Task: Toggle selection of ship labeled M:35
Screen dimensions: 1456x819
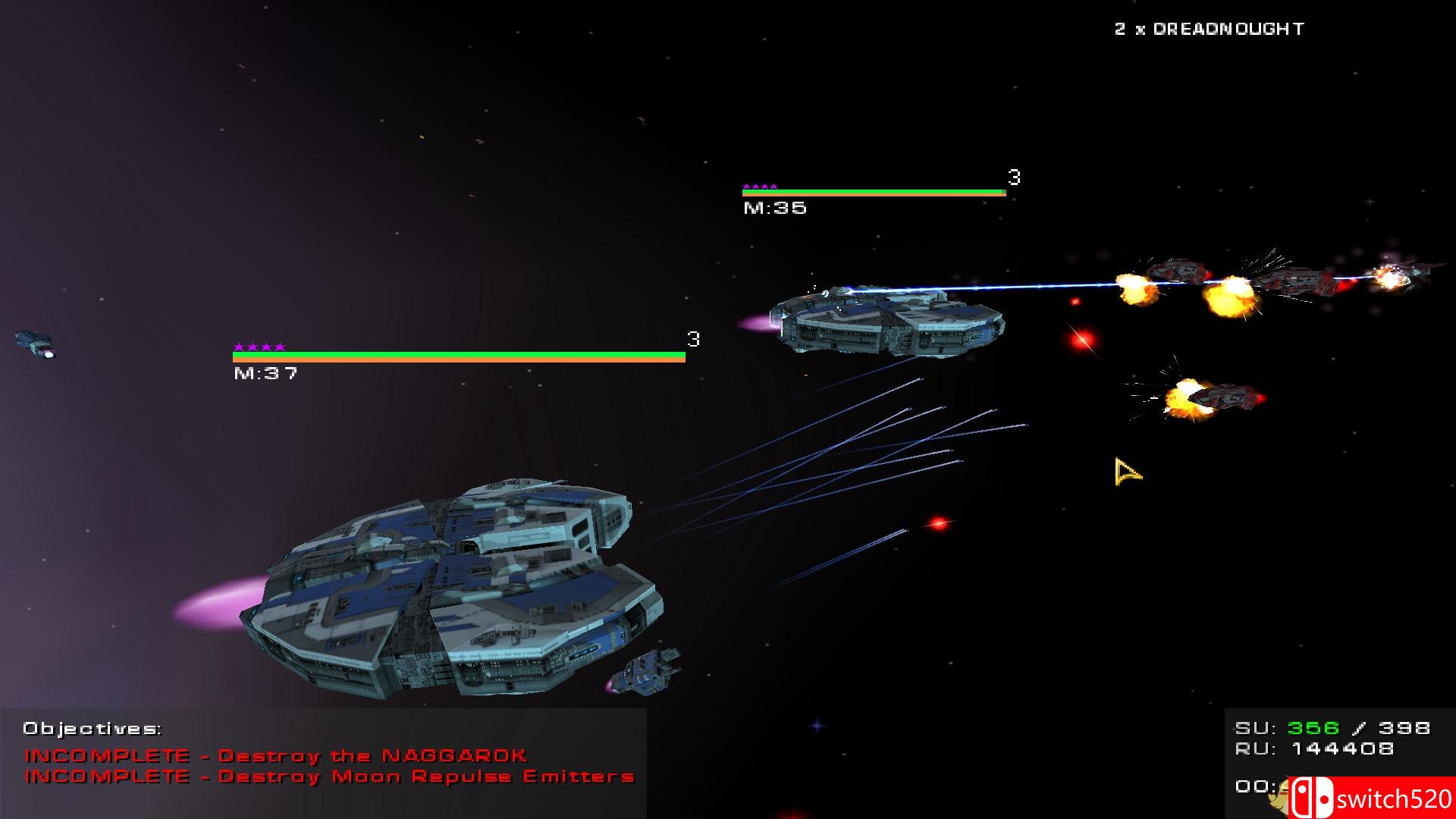Action: [x=773, y=208]
